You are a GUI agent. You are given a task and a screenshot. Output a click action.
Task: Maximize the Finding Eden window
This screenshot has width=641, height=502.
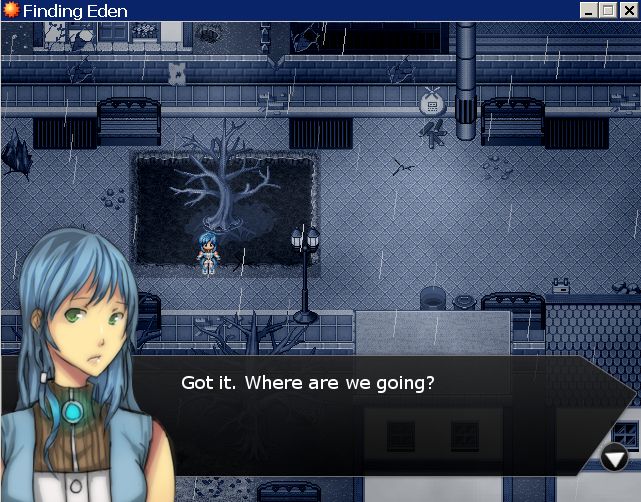pyautogui.click(x=606, y=11)
